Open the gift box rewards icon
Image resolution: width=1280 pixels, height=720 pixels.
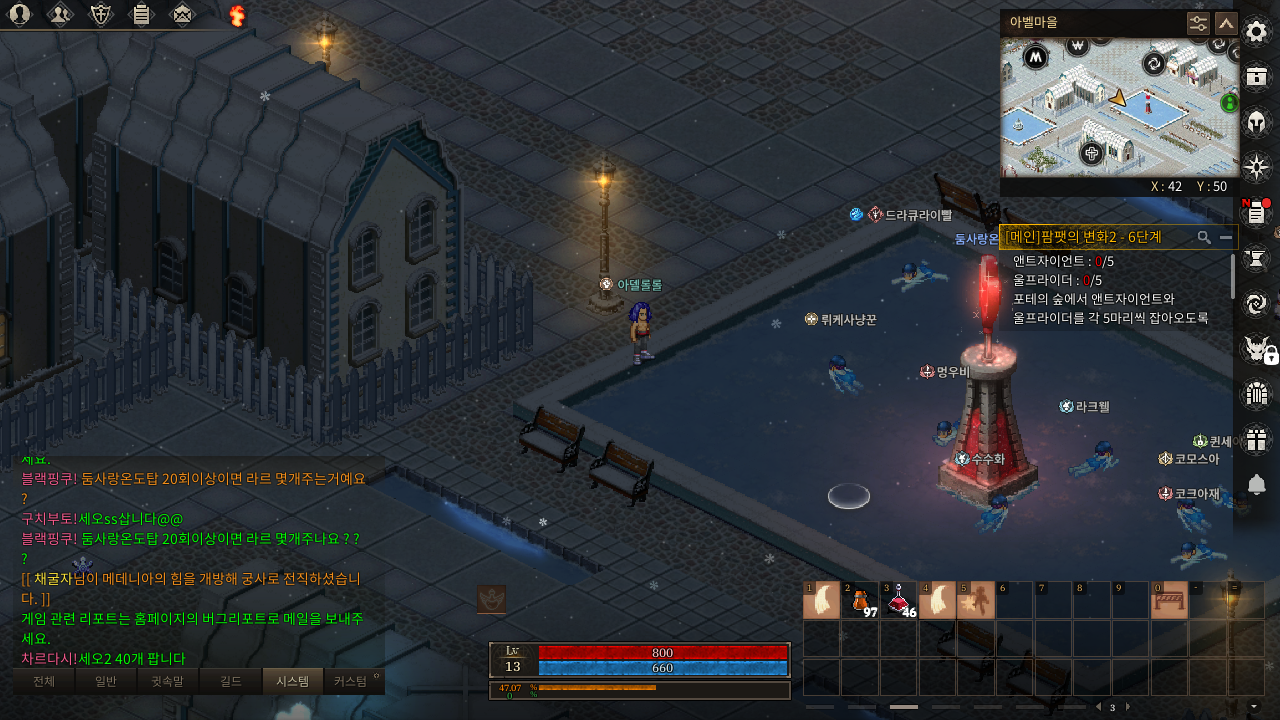tap(1256, 439)
